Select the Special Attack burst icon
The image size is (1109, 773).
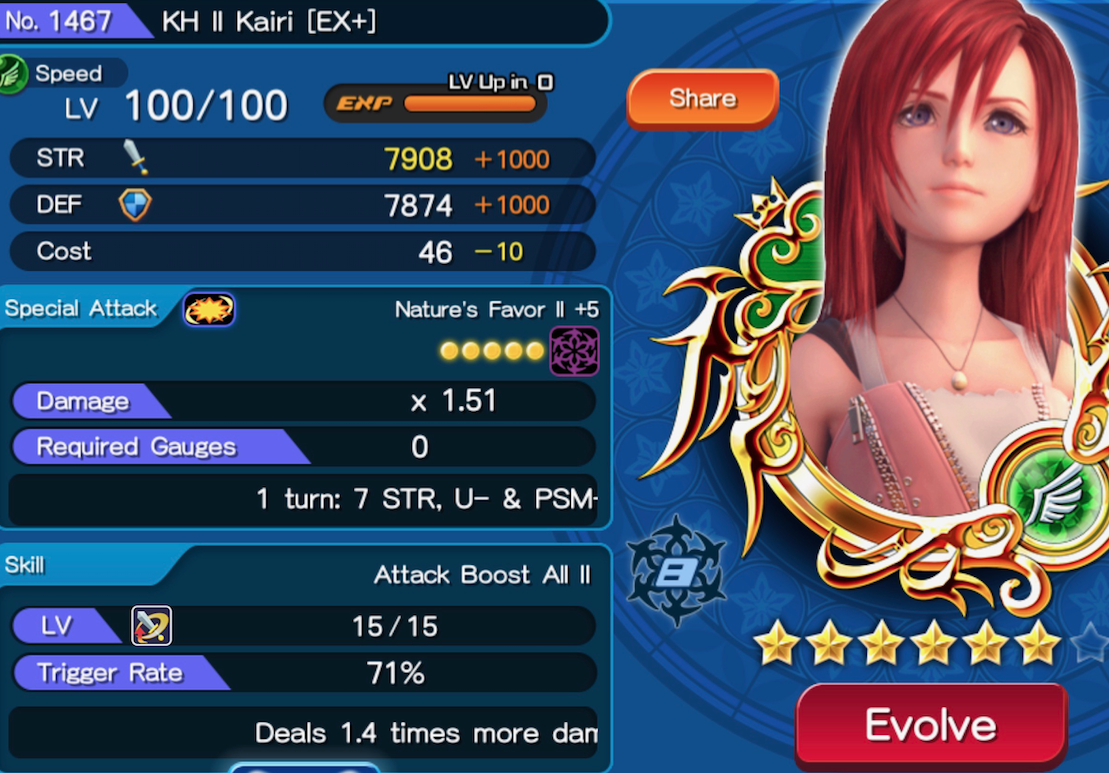209,309
